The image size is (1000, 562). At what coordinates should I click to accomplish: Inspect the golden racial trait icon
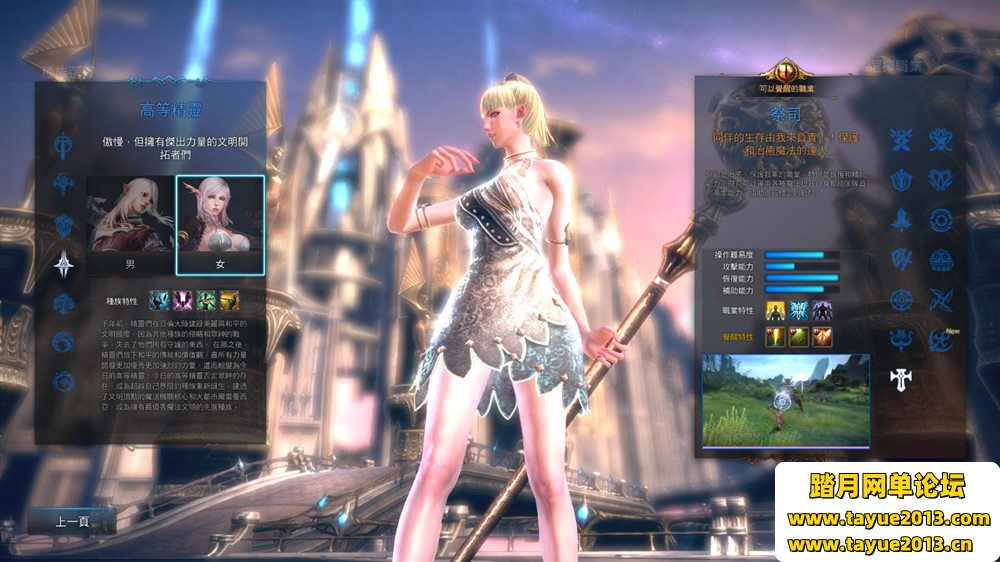tap(229, 300)
